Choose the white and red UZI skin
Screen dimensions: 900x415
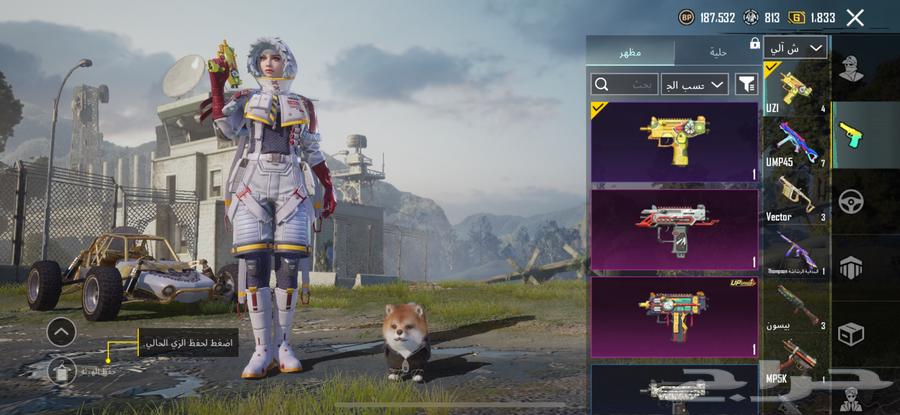[x=675, y=229]
